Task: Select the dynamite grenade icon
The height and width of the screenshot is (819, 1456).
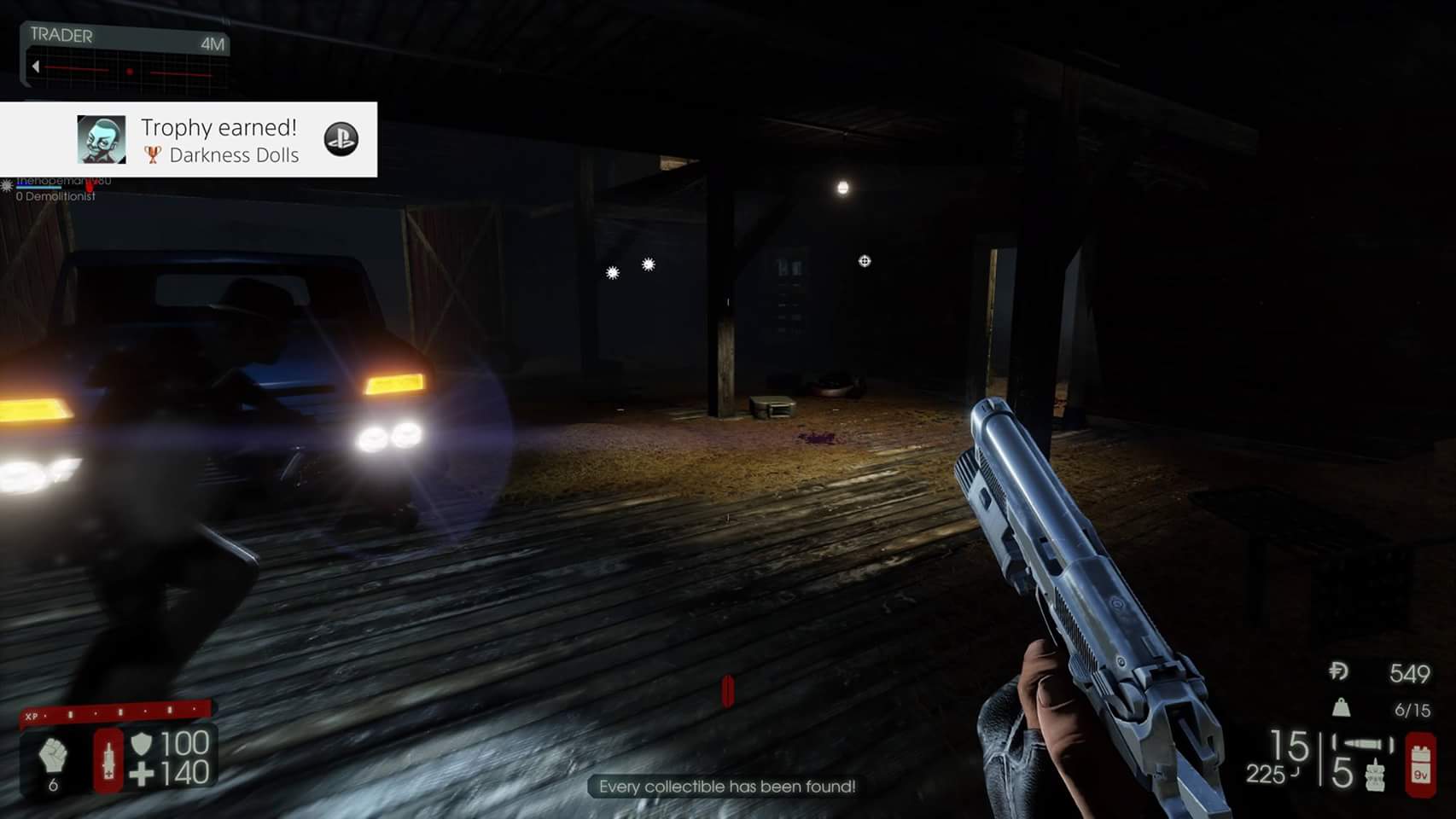Action: click(1374, 775)
